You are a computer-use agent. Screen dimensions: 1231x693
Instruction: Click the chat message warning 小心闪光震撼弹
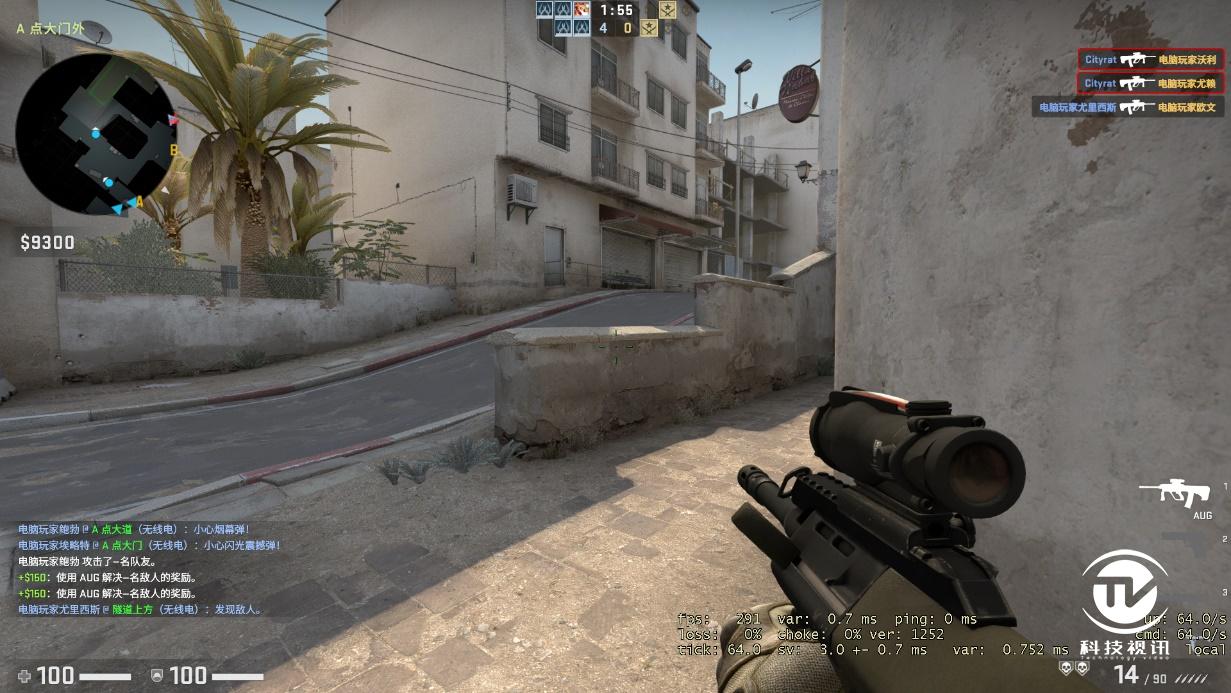point(149,545)
